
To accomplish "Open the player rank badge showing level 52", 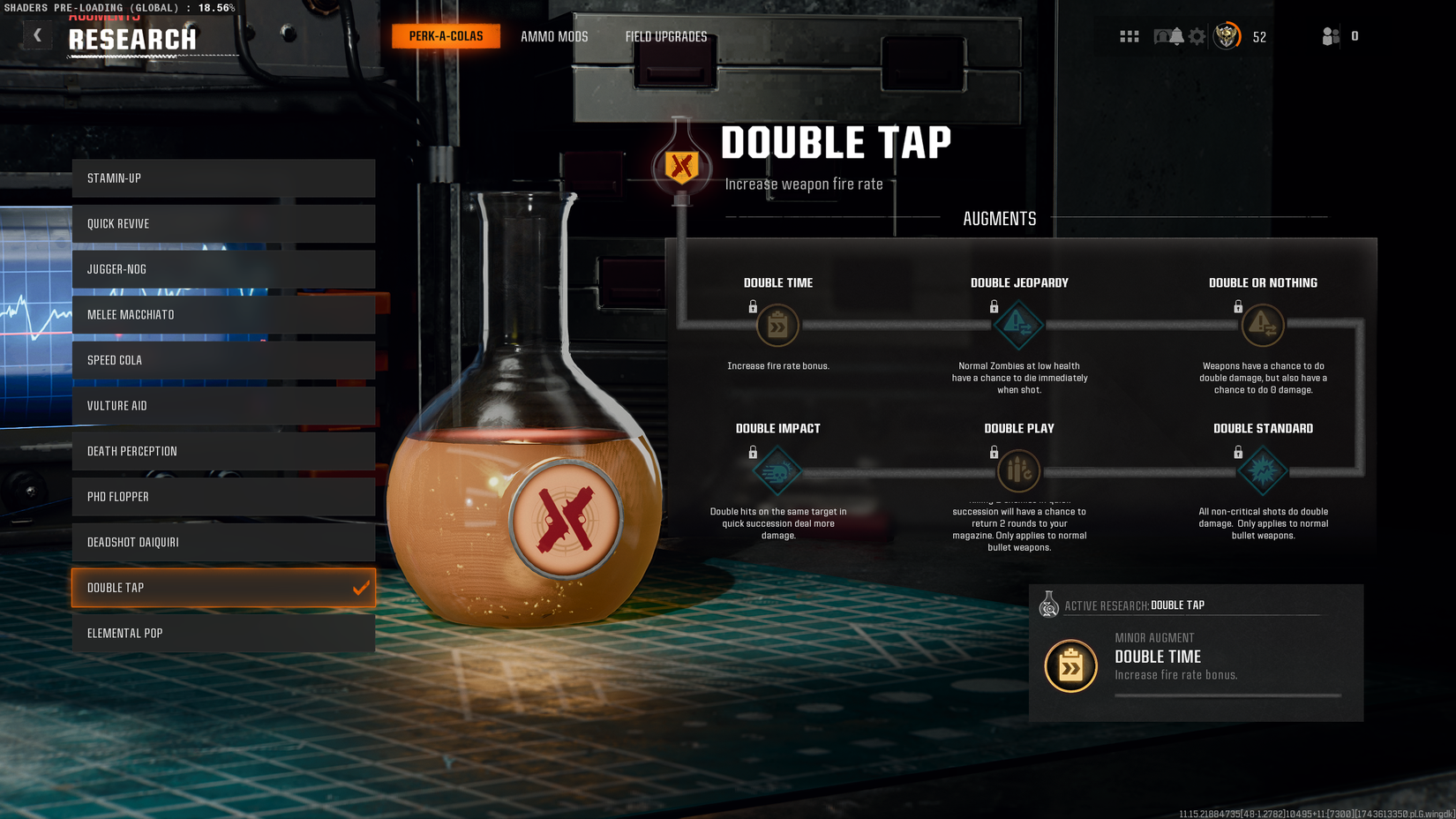I will click(x=1227, y=36).
